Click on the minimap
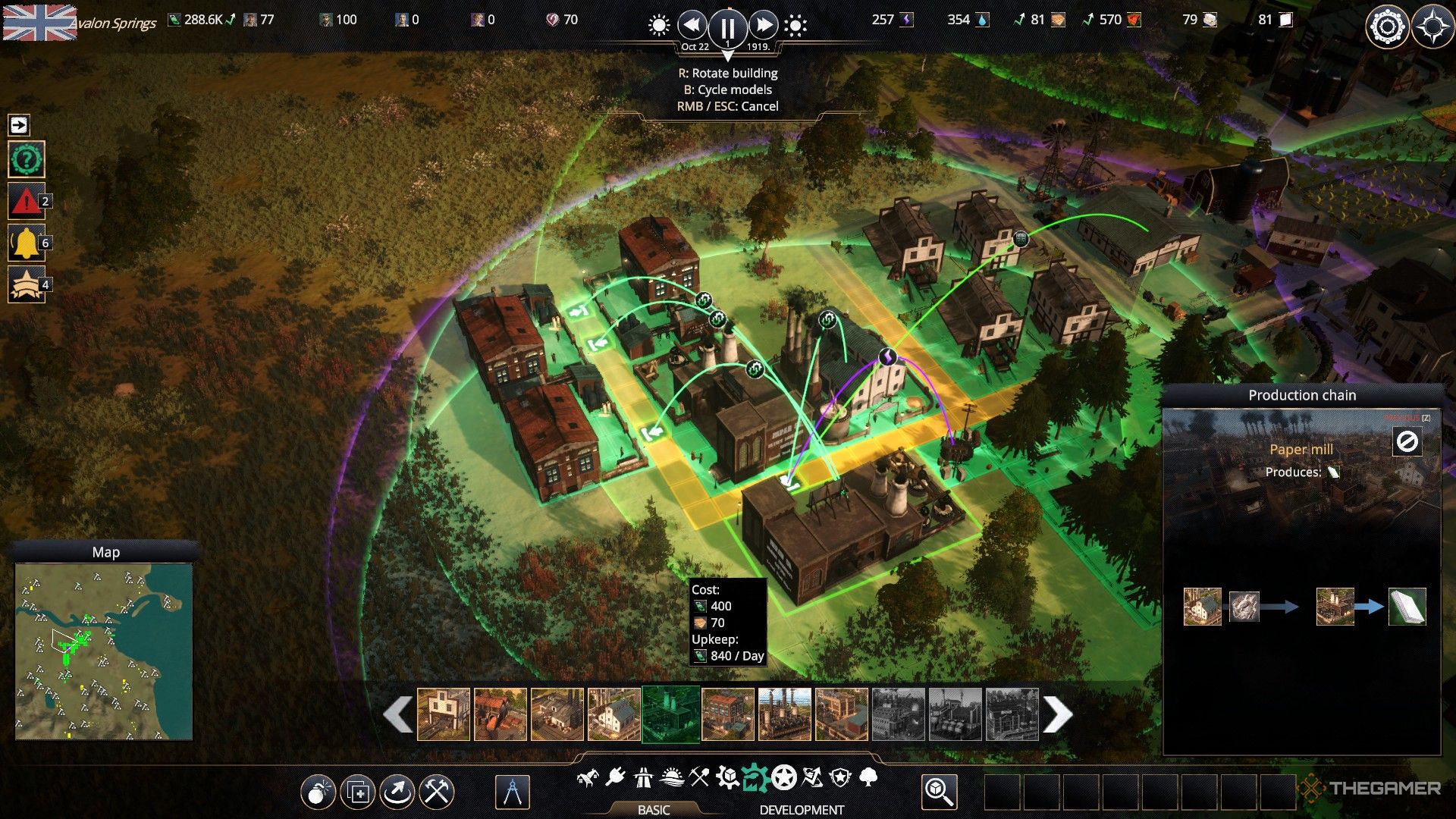This screenshot has width=1456, height=819. point(104,651)
